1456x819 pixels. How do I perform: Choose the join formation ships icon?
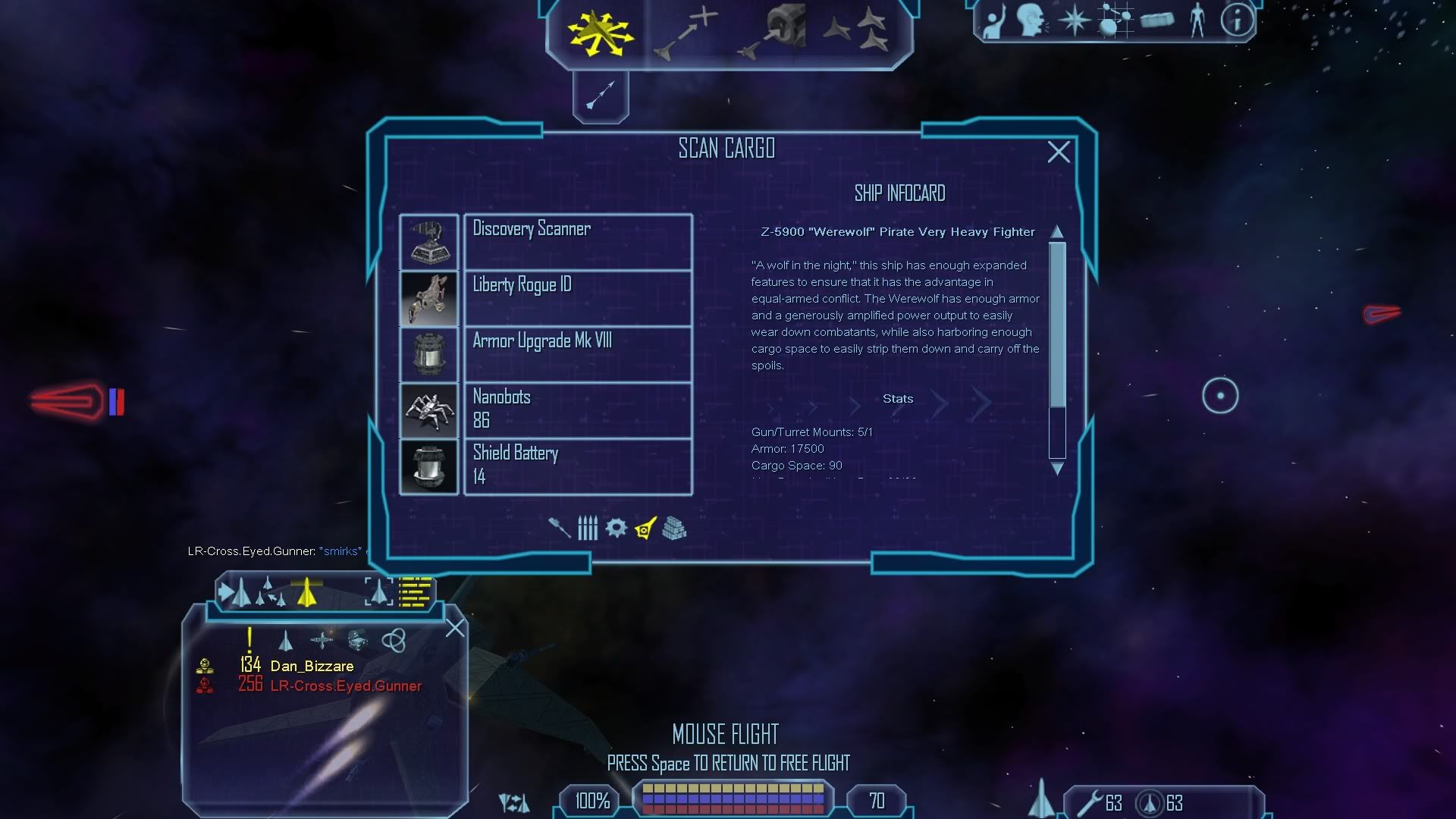point(858,33)
